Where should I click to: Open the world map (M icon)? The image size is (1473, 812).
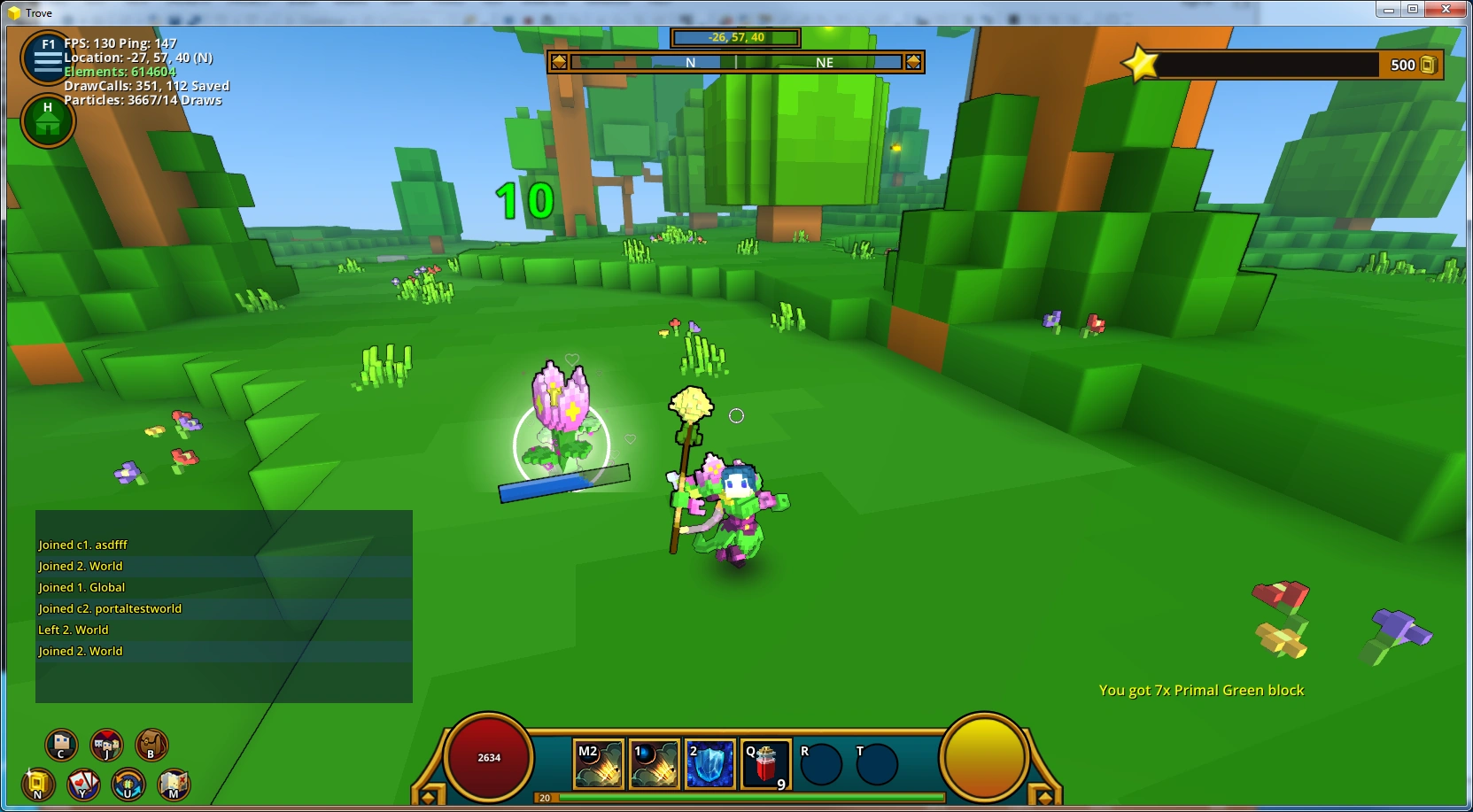[174, 785]
